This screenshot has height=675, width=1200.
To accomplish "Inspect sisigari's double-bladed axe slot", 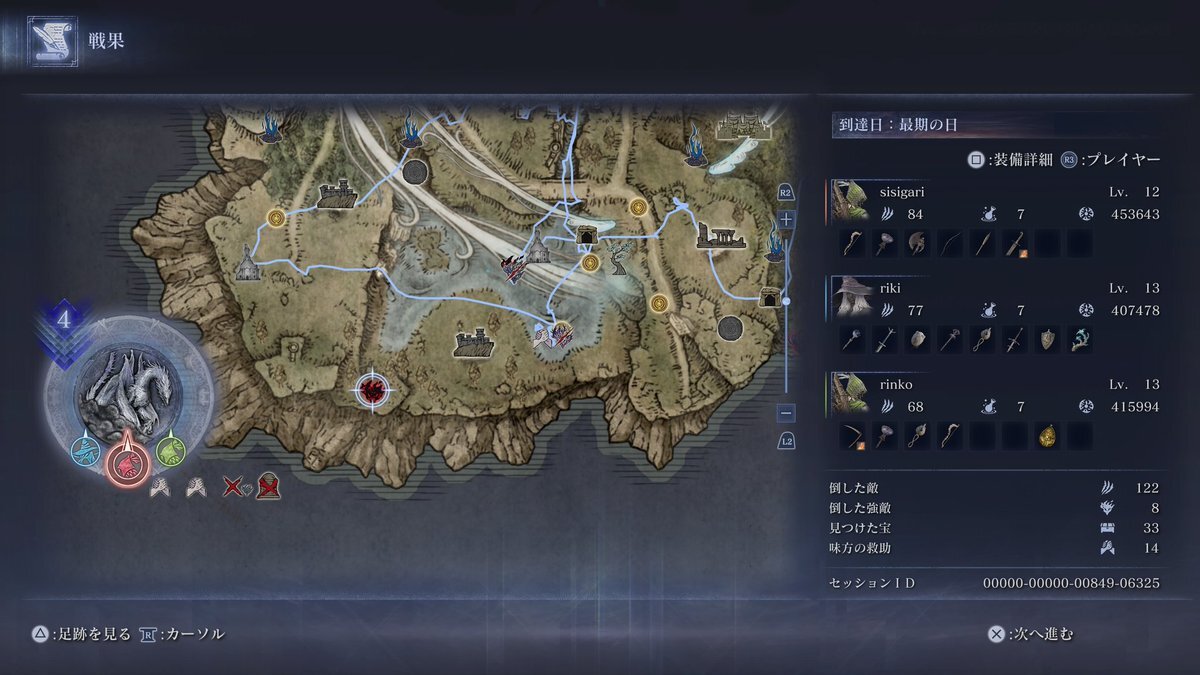I will coord(918,243).
